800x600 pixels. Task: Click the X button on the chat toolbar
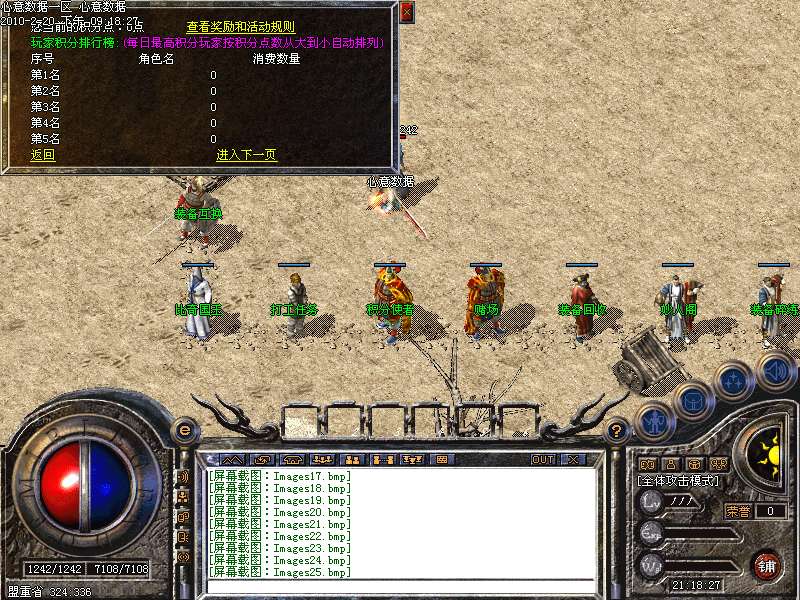573,460
